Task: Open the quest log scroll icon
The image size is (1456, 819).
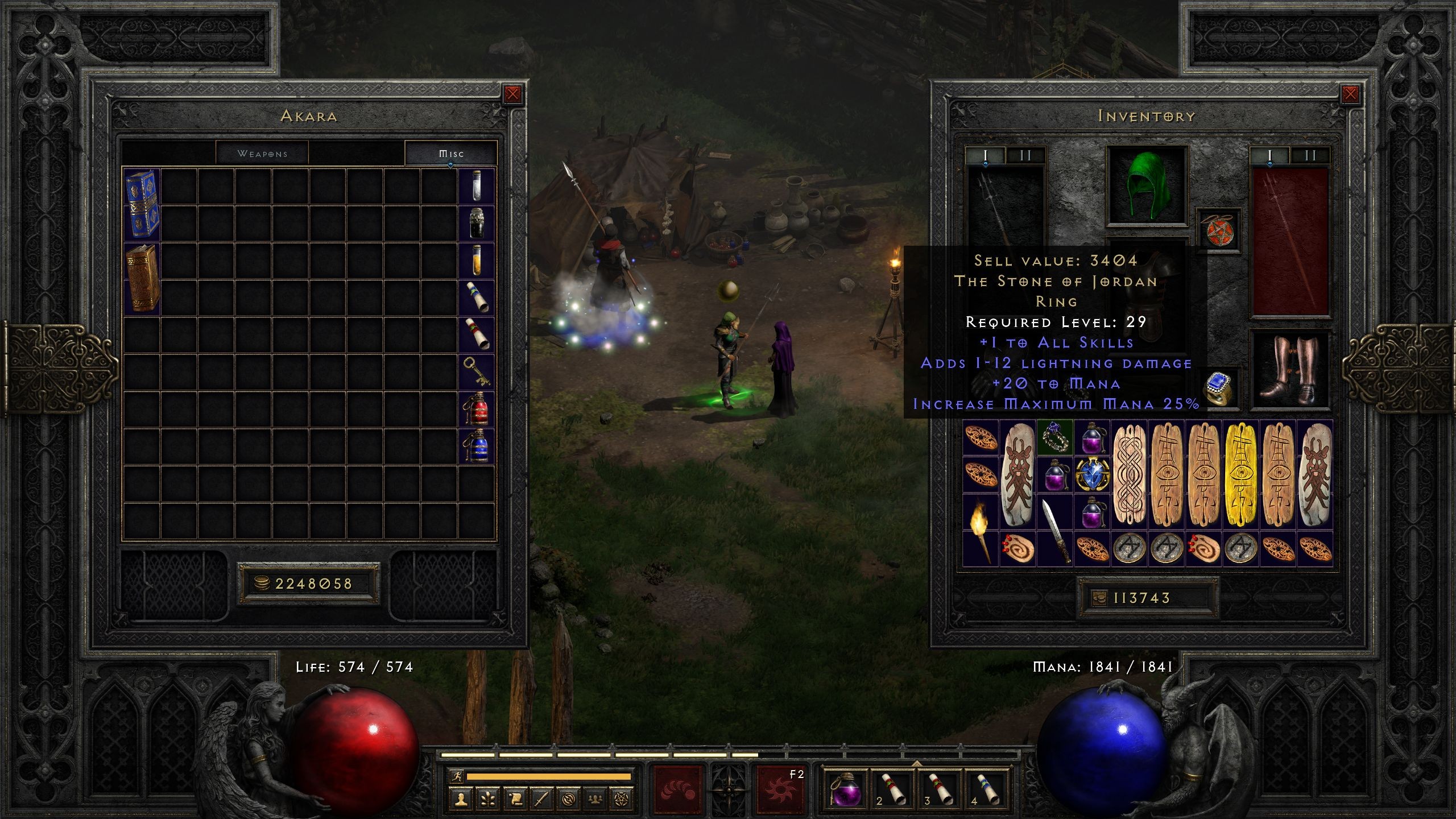Action: pos(515,801)
